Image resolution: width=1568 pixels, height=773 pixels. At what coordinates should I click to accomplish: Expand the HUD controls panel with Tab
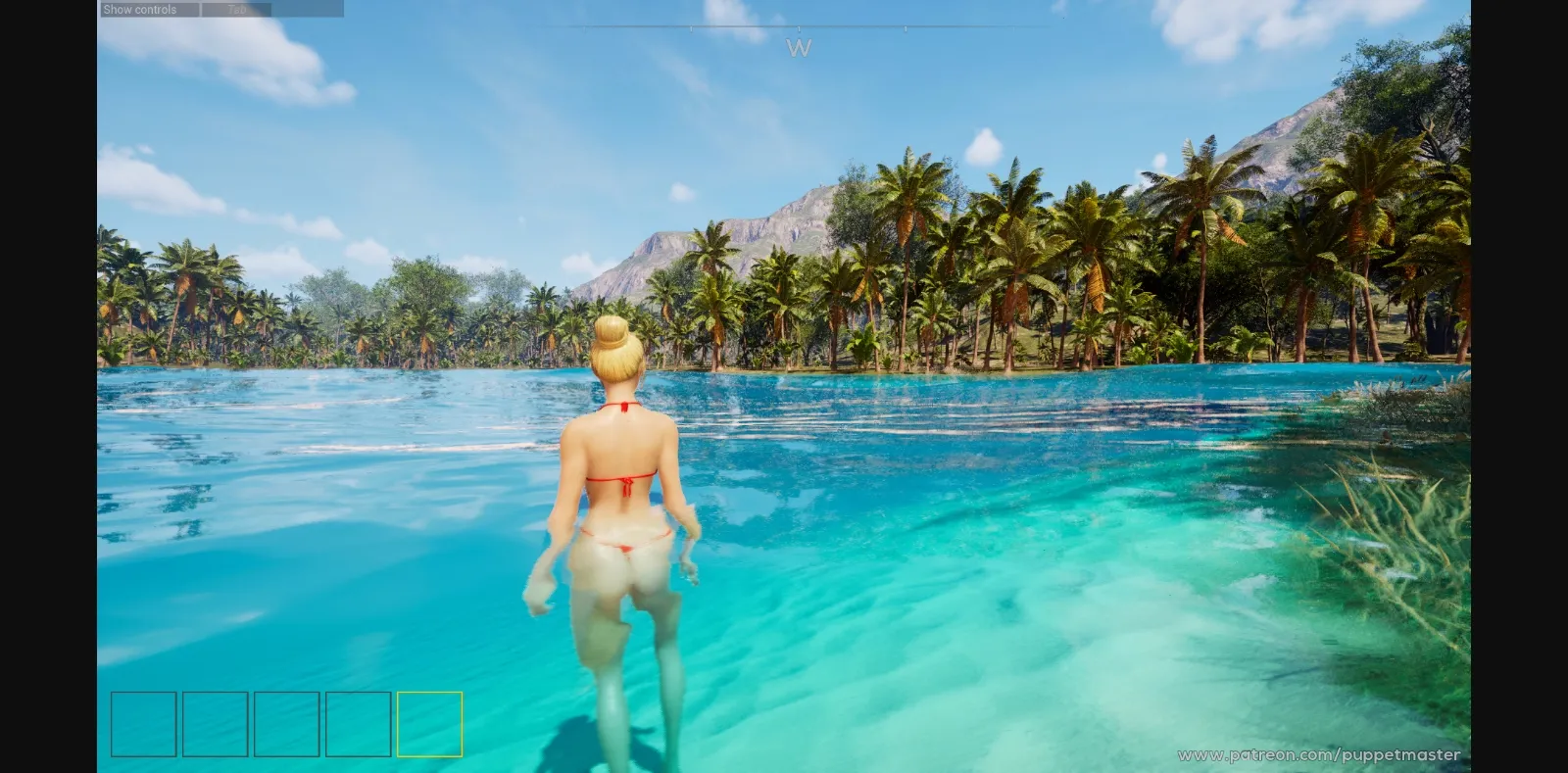pos(235,10)
